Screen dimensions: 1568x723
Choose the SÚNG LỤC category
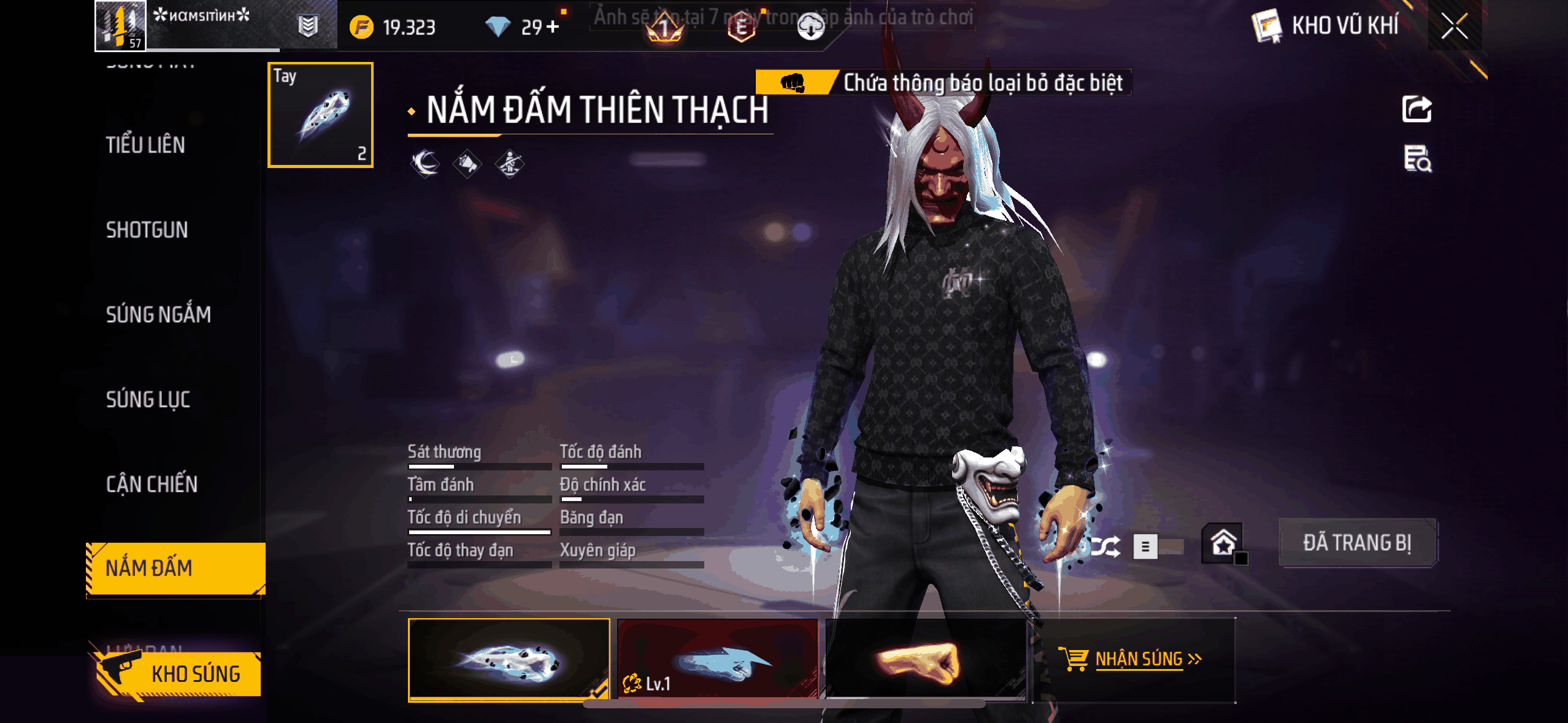tap(148, 399)
